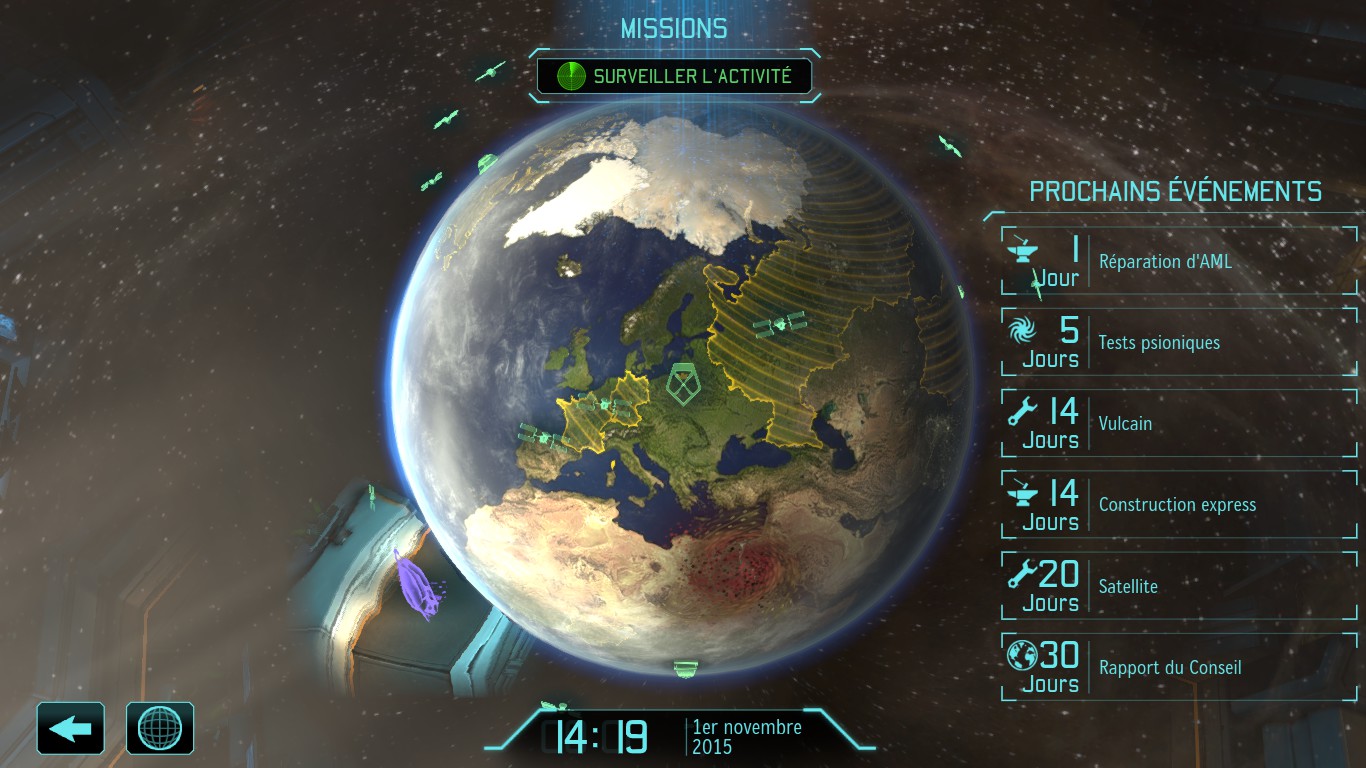
Task: Open the globe view button
Action: 160,728
